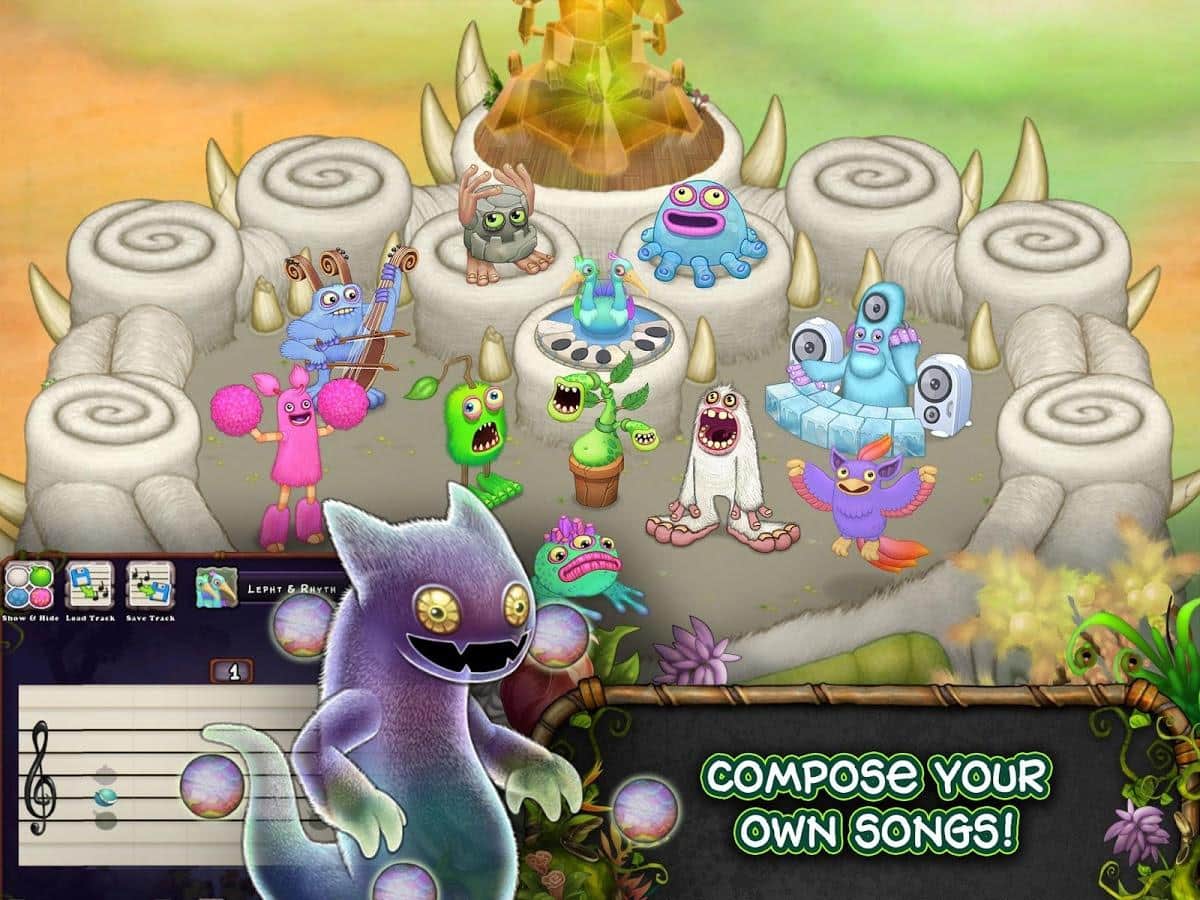Click the Load Track button
Screen dimensions: 1200x900
point(90,587)
